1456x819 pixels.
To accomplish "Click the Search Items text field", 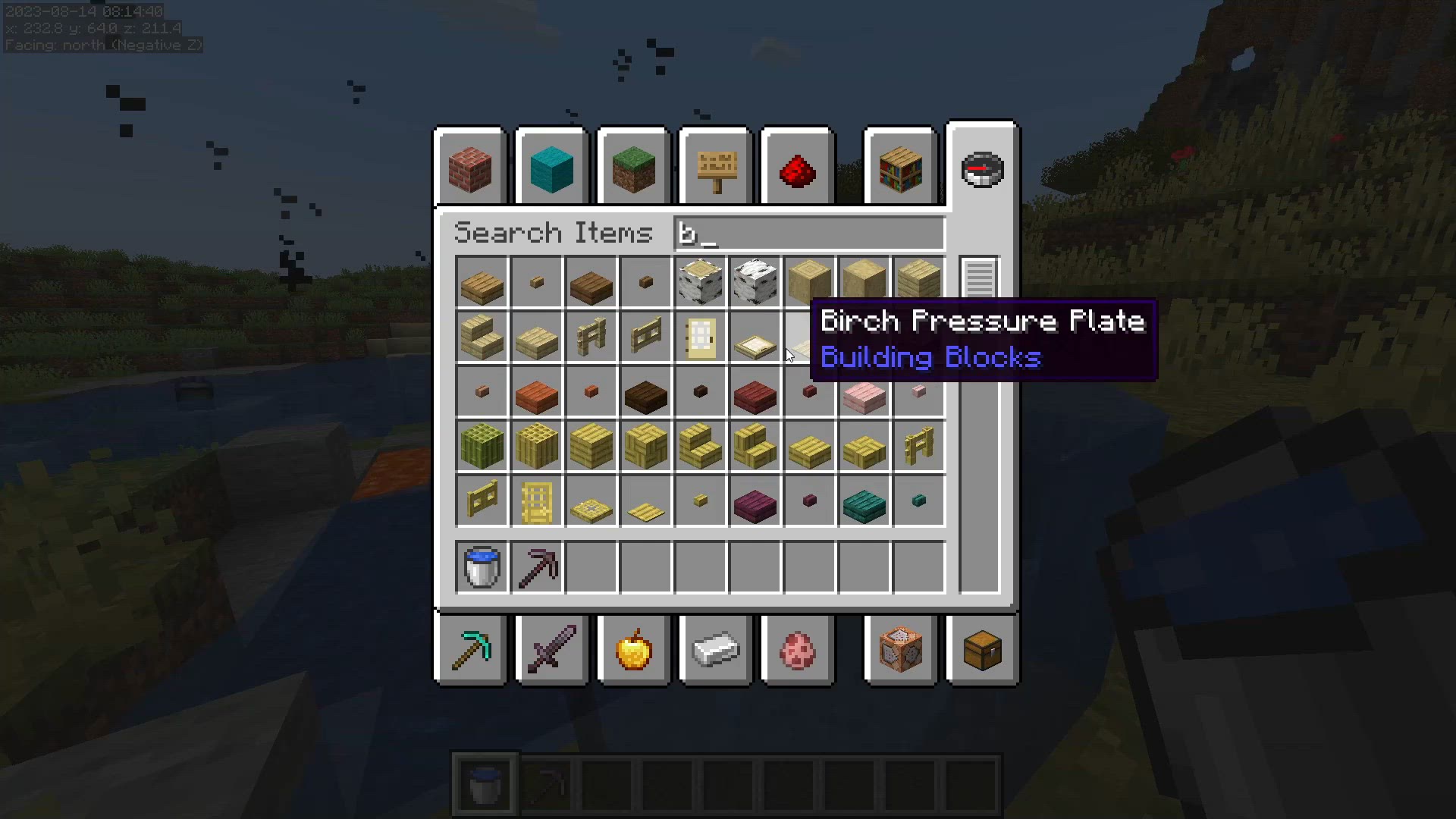I will [809, 233].
